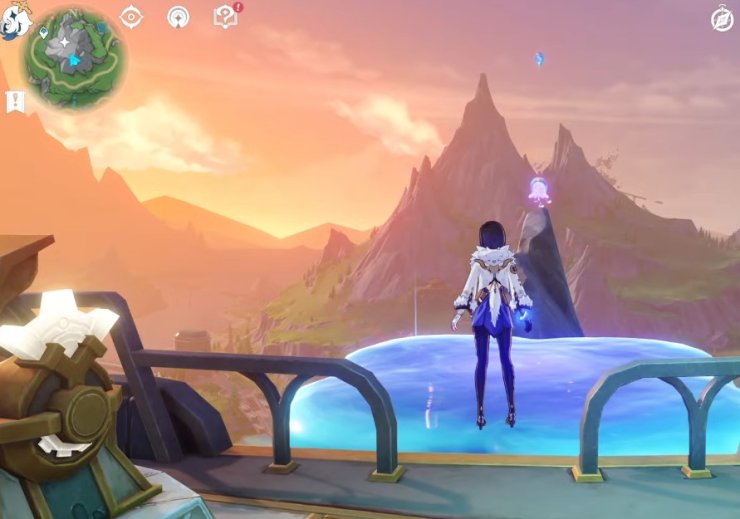This screenshot has height=519, width=740.
Task: Open the Paimon menu
Action: [x=14, y=18]
